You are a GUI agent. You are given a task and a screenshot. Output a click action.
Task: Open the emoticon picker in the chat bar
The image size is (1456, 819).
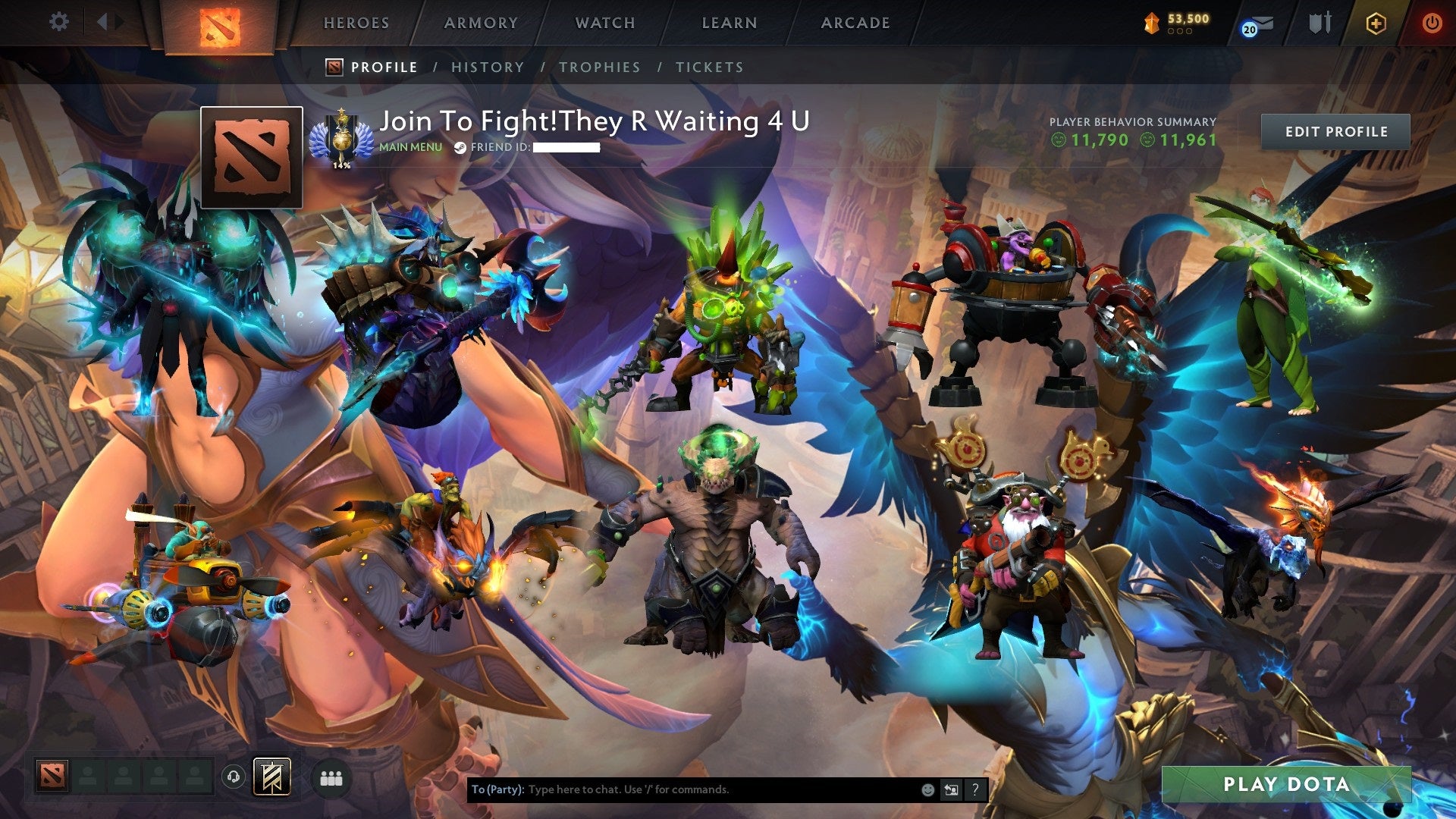point(927,789)
